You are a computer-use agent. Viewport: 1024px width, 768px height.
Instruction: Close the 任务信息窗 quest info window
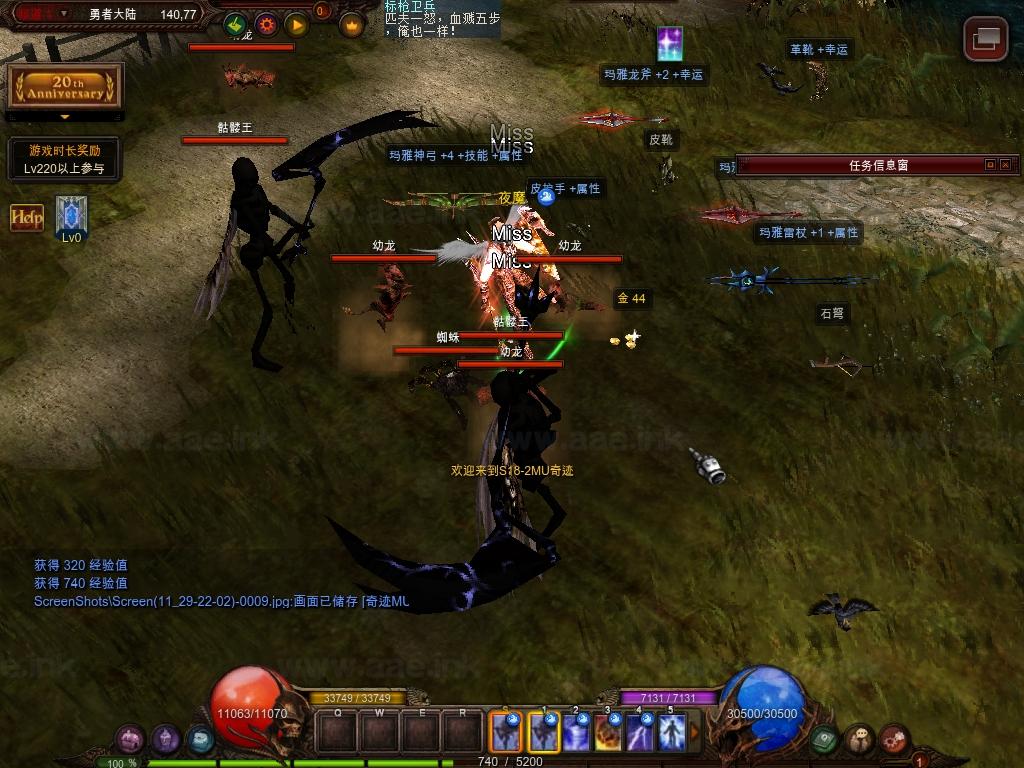pos(1005,165)
